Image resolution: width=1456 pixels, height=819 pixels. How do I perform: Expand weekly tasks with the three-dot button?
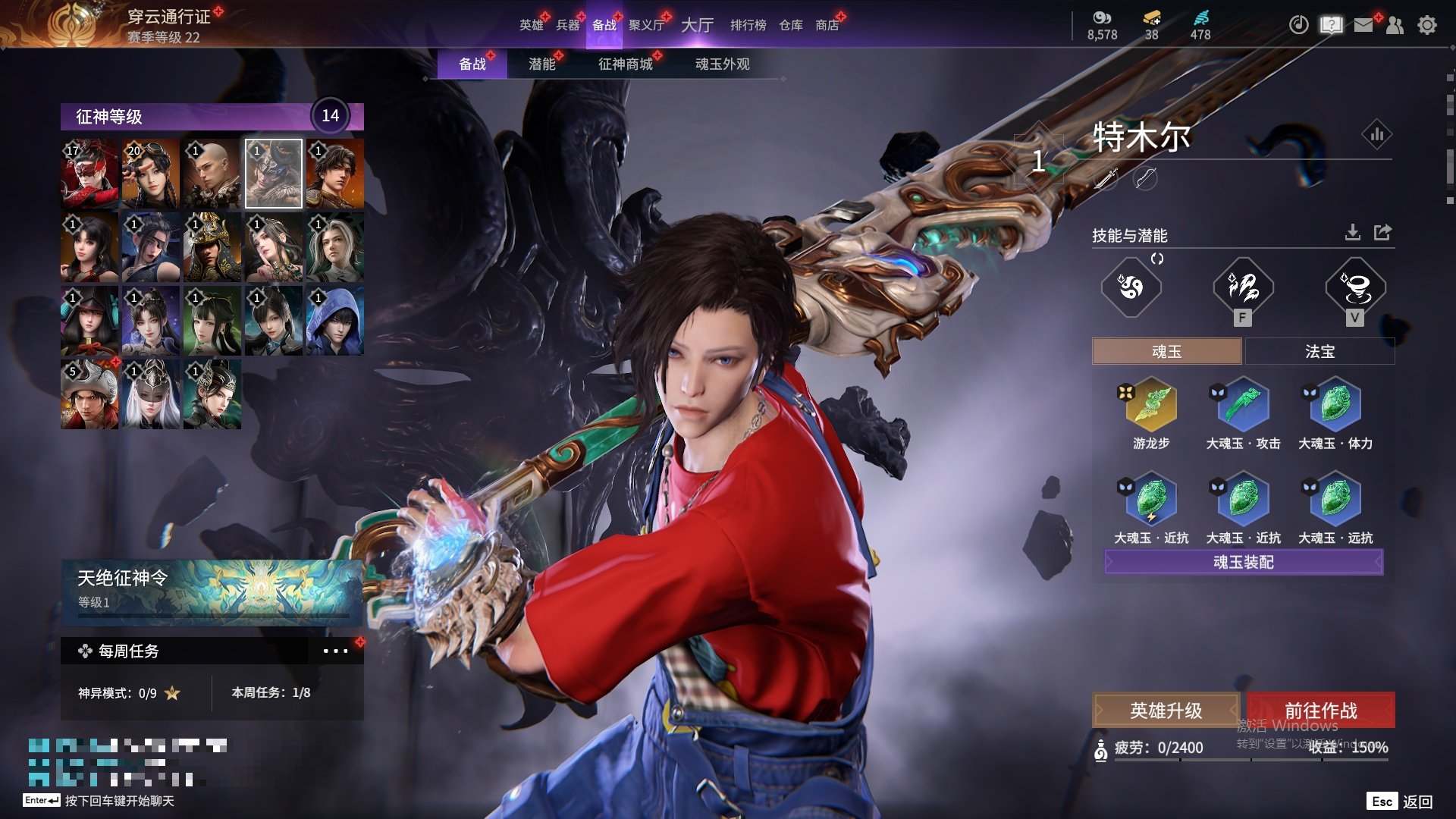click(x=335, y=651)
